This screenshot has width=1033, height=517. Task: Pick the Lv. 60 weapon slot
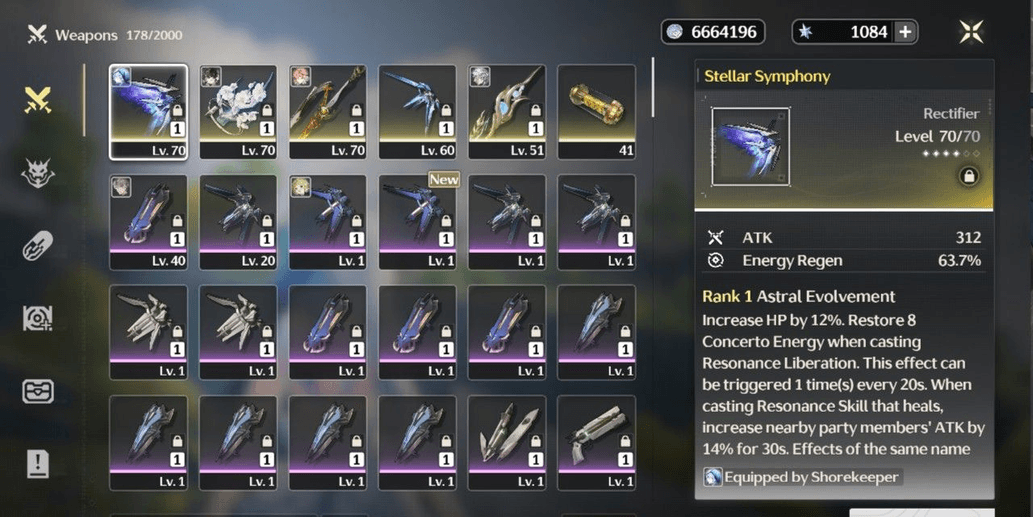[x=417, y=112]
